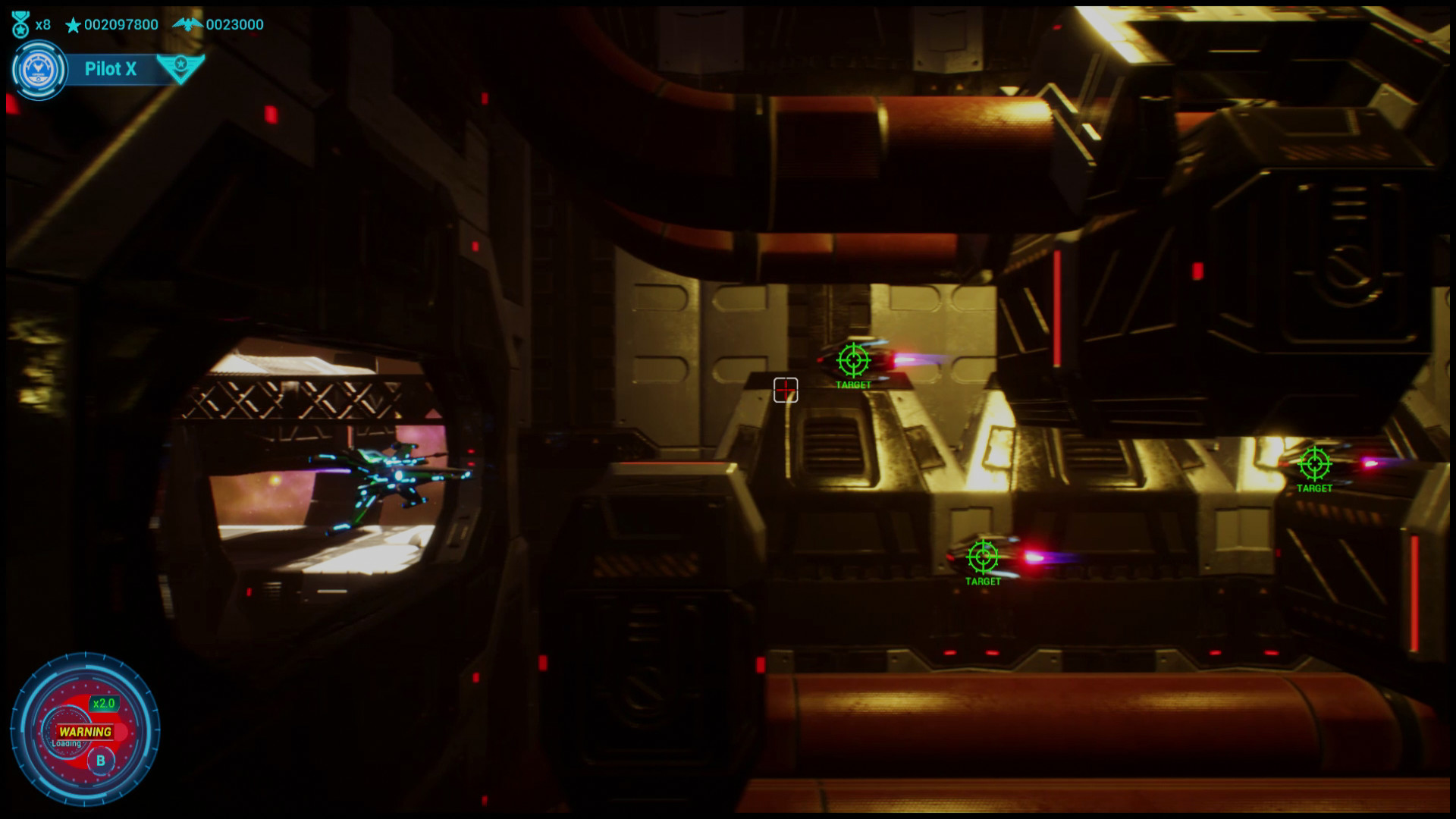Click the white crosshair aiming reticle
Screen dimensions: 1456x819
click(x=785, y=388)
